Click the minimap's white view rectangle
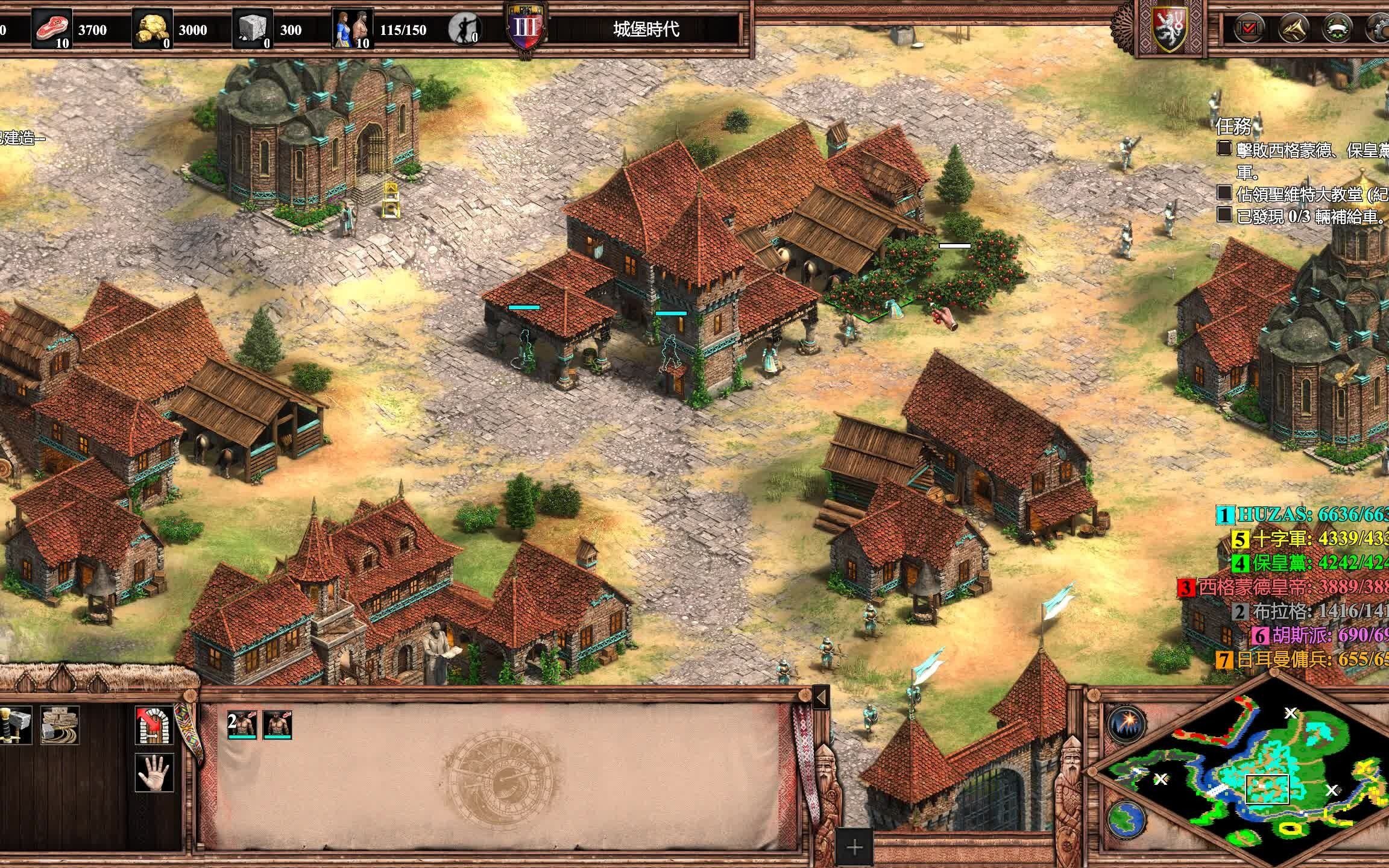 [1267, 789]
